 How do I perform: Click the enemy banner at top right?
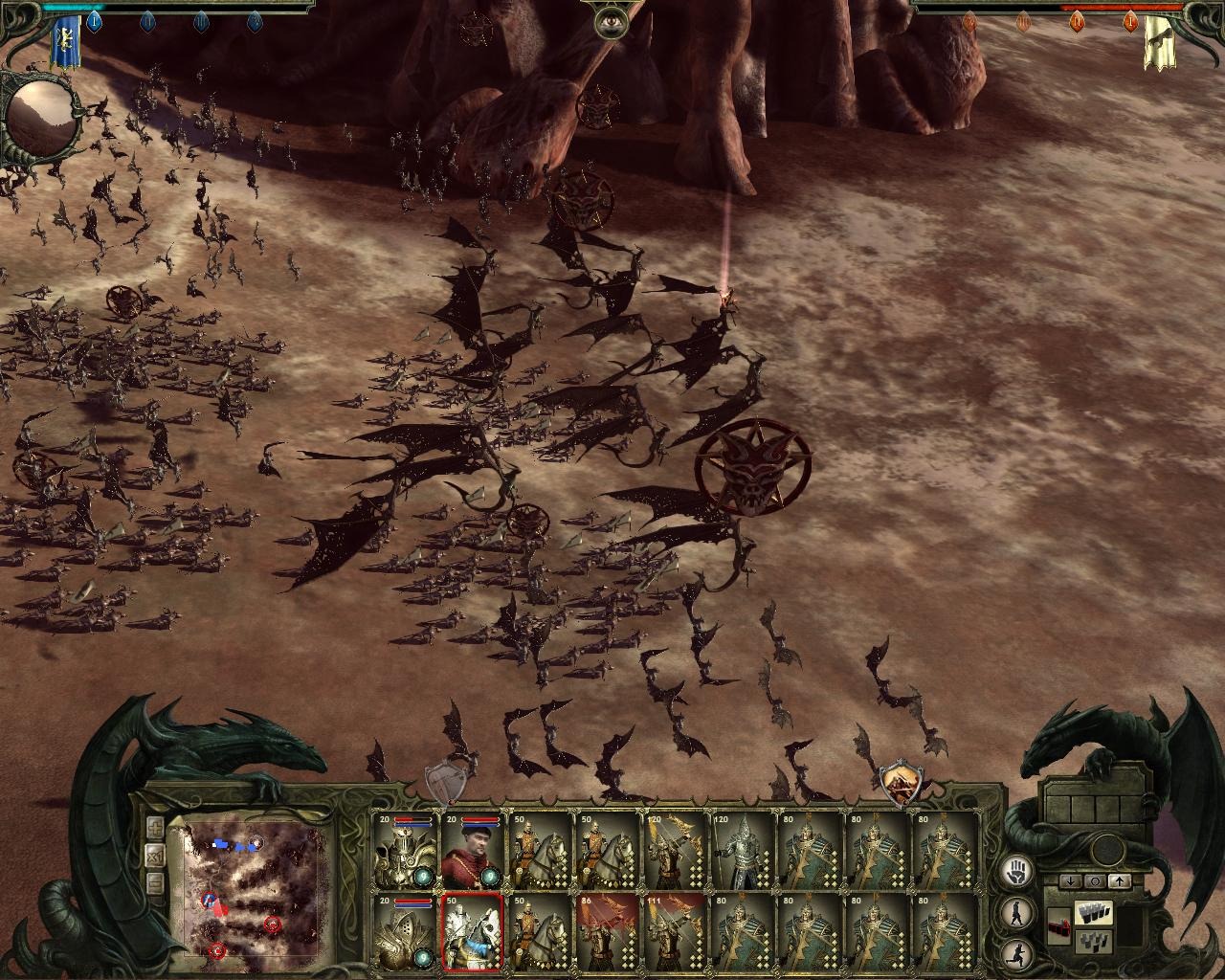click(x=1160, y=42)
